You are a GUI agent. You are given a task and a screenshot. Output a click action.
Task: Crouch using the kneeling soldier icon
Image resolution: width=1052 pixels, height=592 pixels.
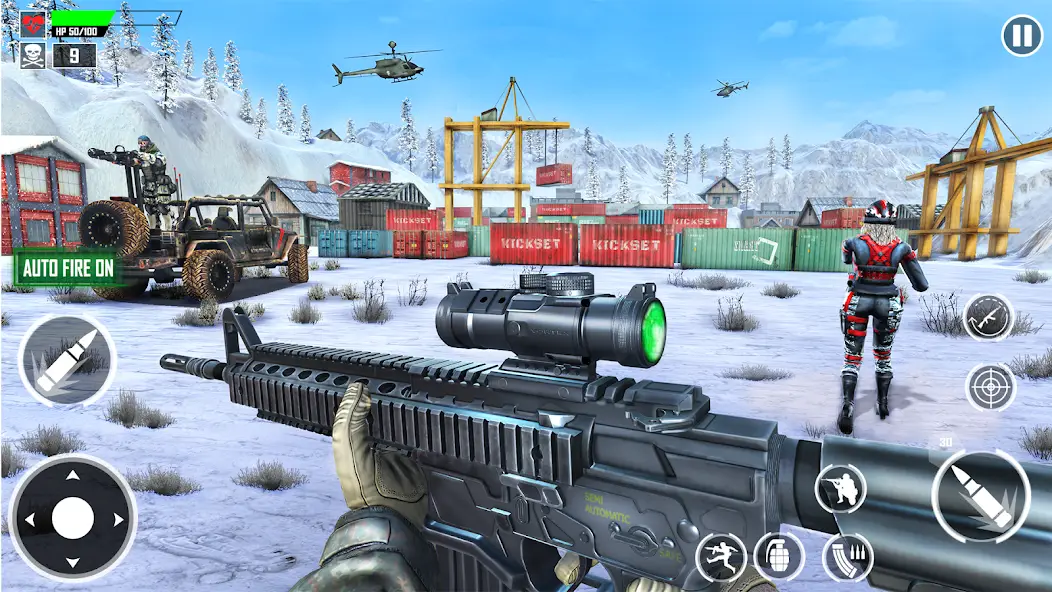click(840, 488)
